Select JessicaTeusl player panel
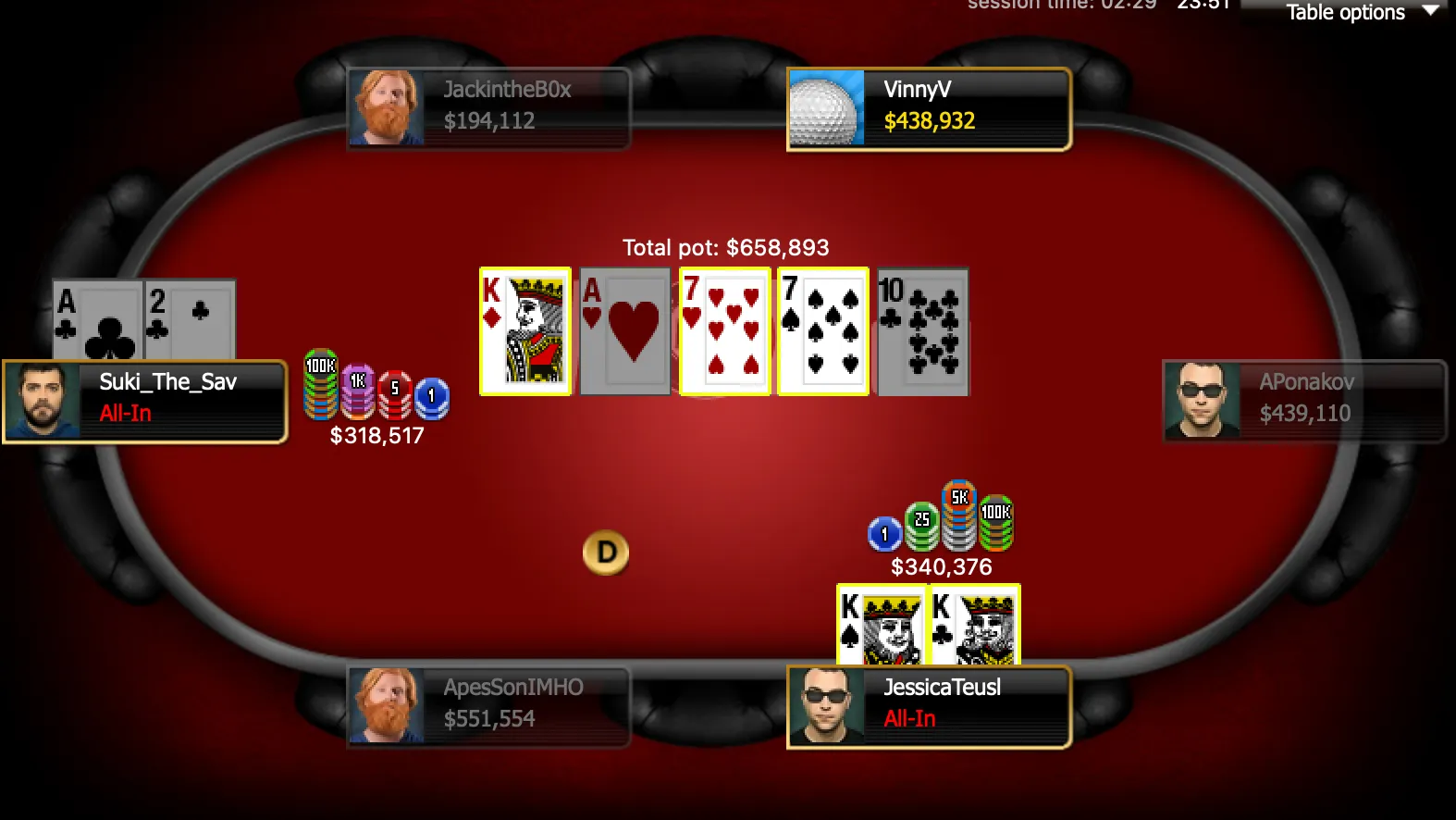 tap(929, 705)
